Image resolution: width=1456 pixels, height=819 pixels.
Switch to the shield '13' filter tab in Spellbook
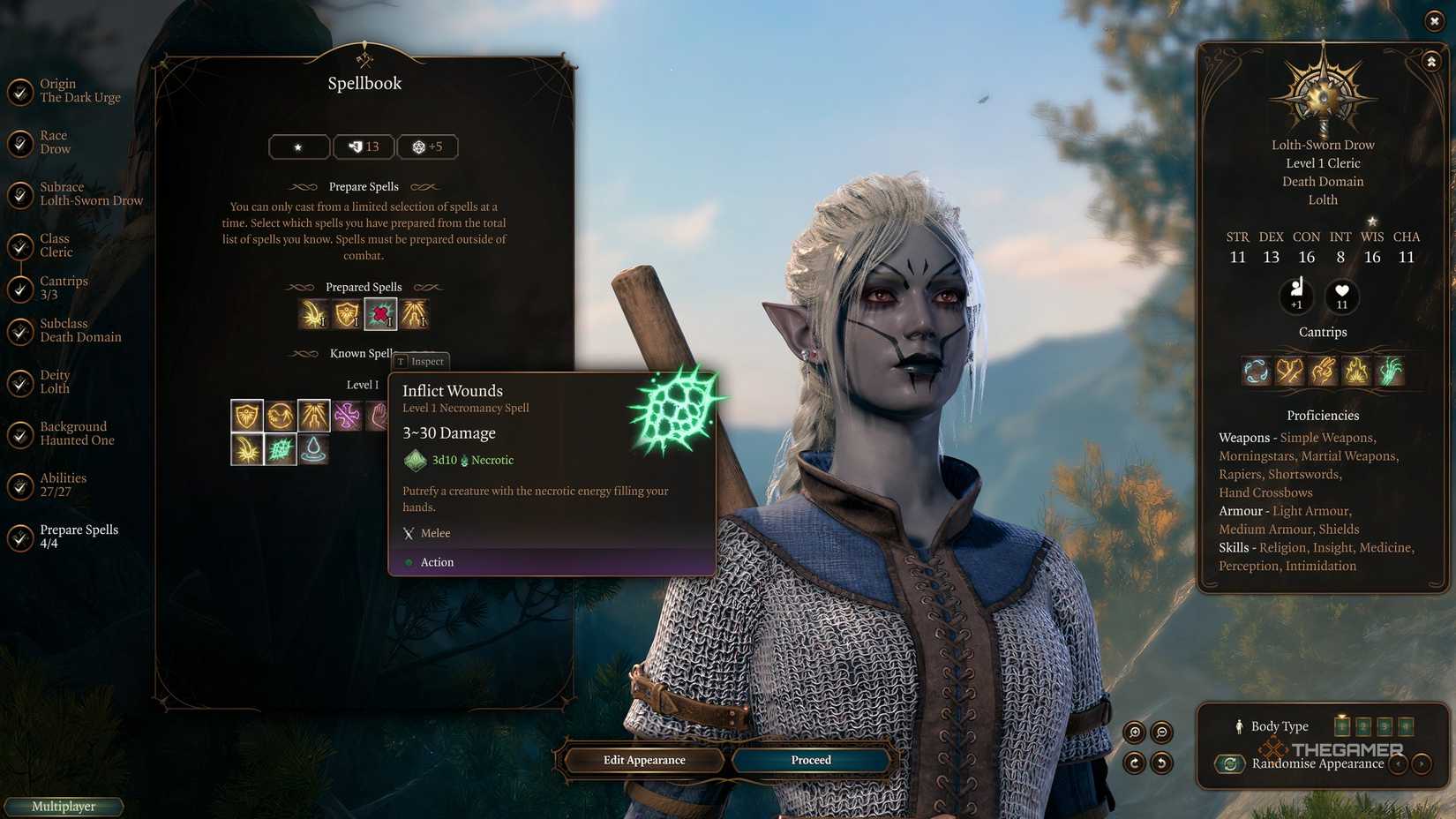pyautogui.click(x=363, y=147)
